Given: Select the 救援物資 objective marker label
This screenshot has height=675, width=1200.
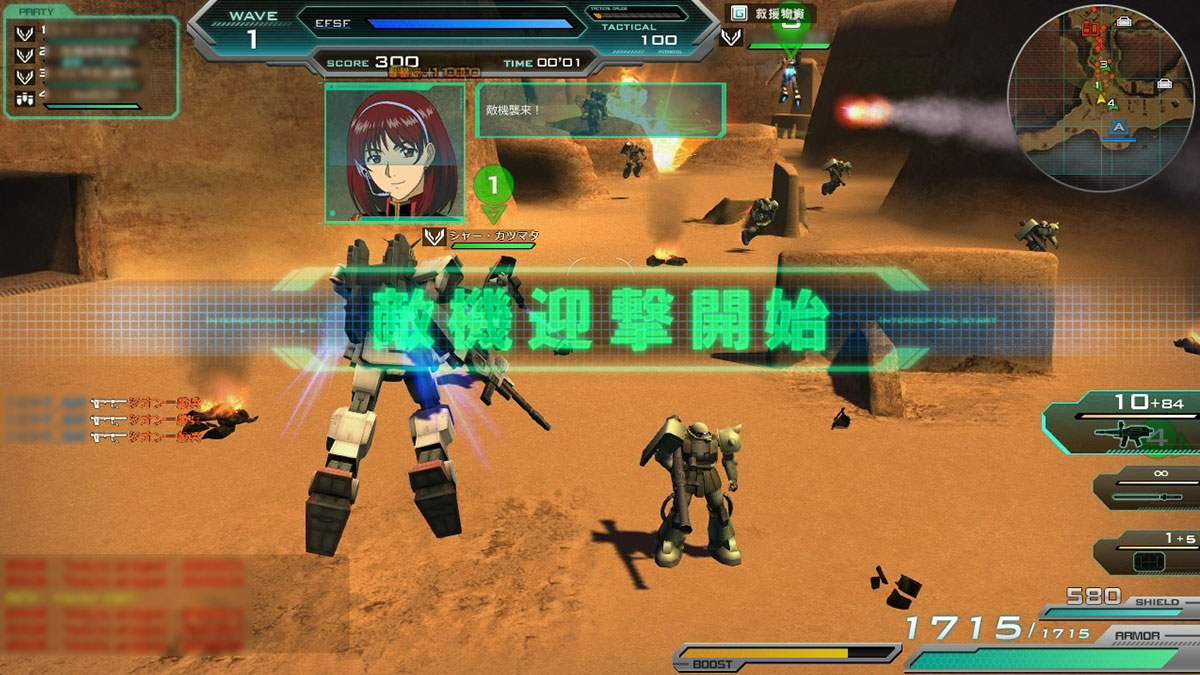Looking at the screenshot, I should [770, 15].
